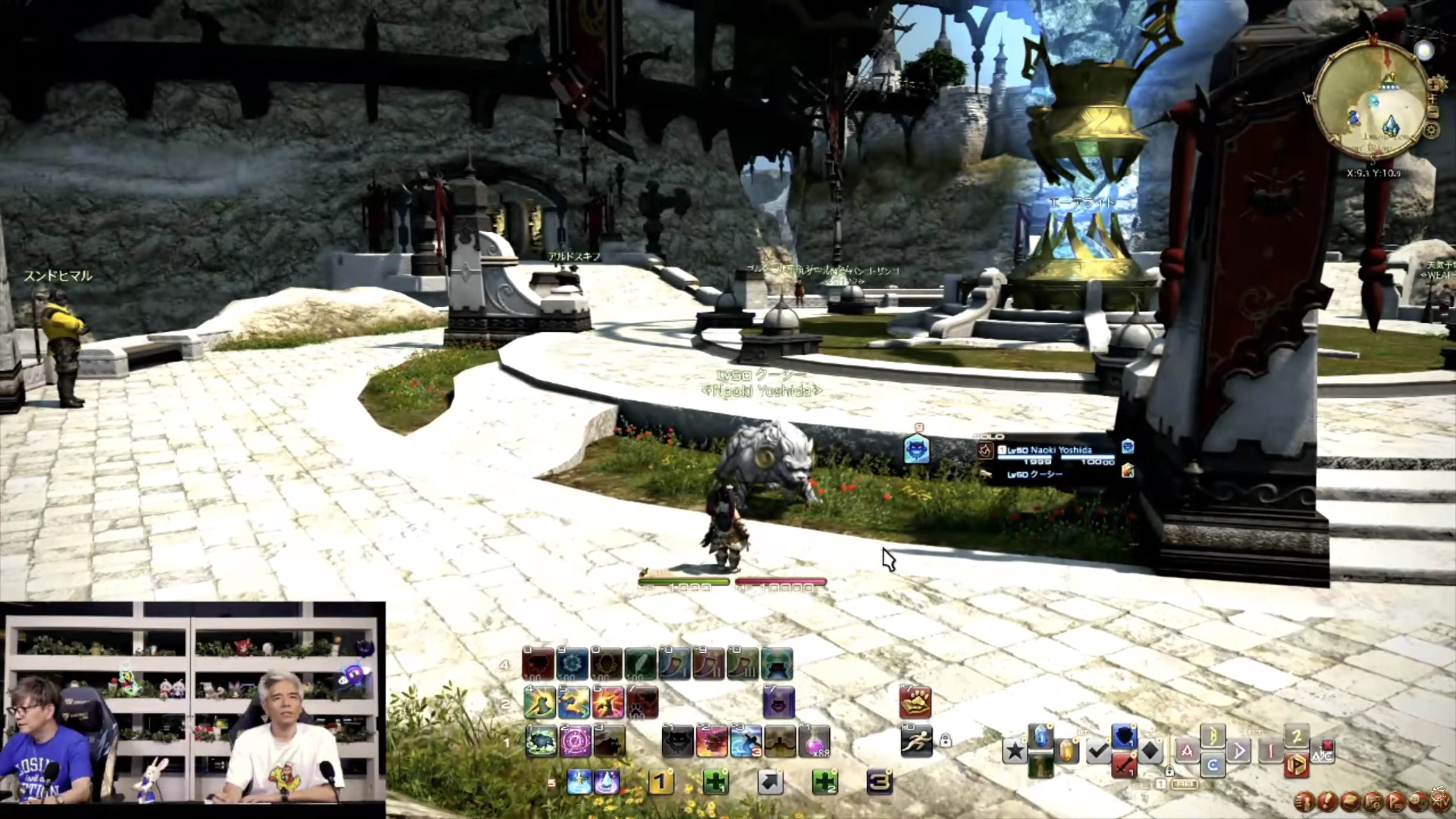Activate the Sprint running-figure action
Image resolution: width=1456 pixels, height=819 pixels.
916,741
